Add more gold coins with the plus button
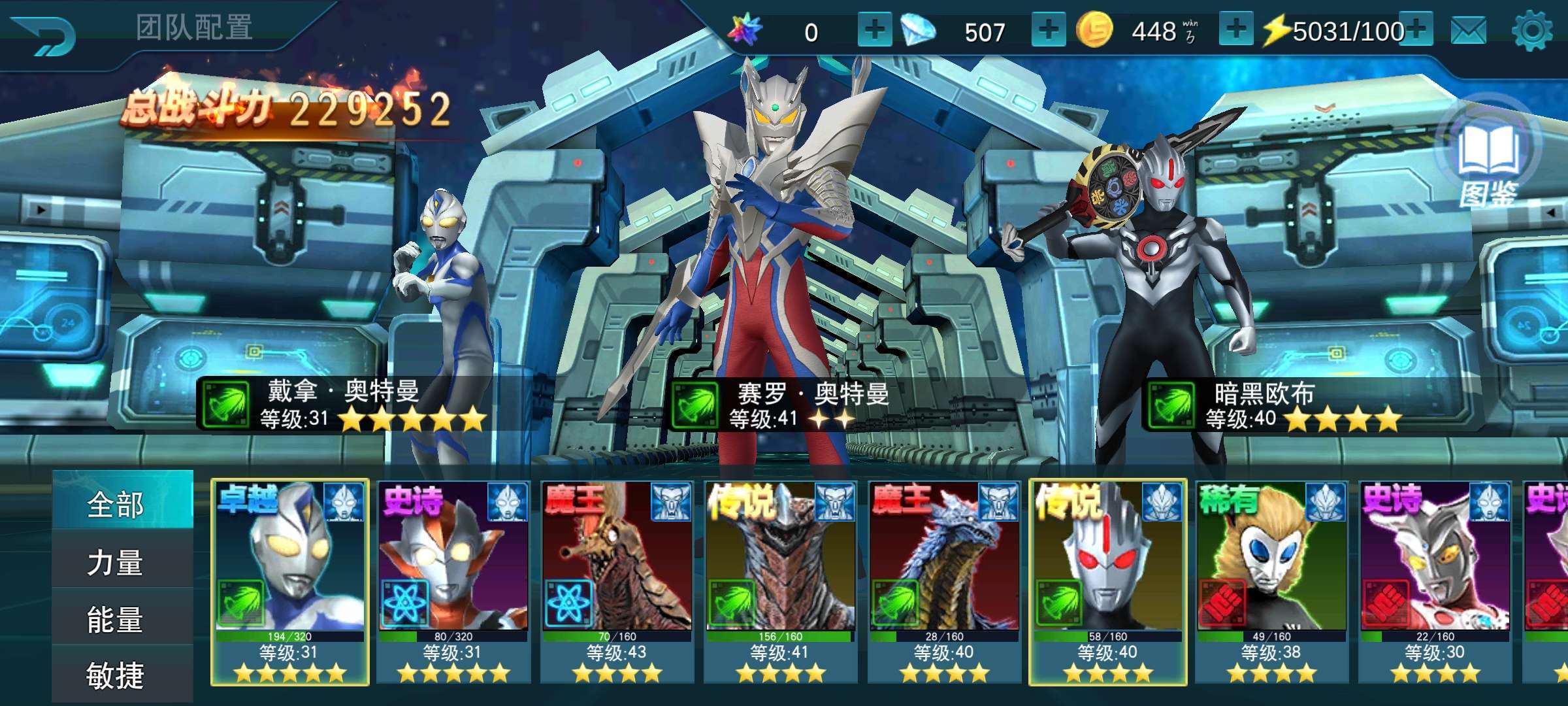 click(x=1235, y=30)
